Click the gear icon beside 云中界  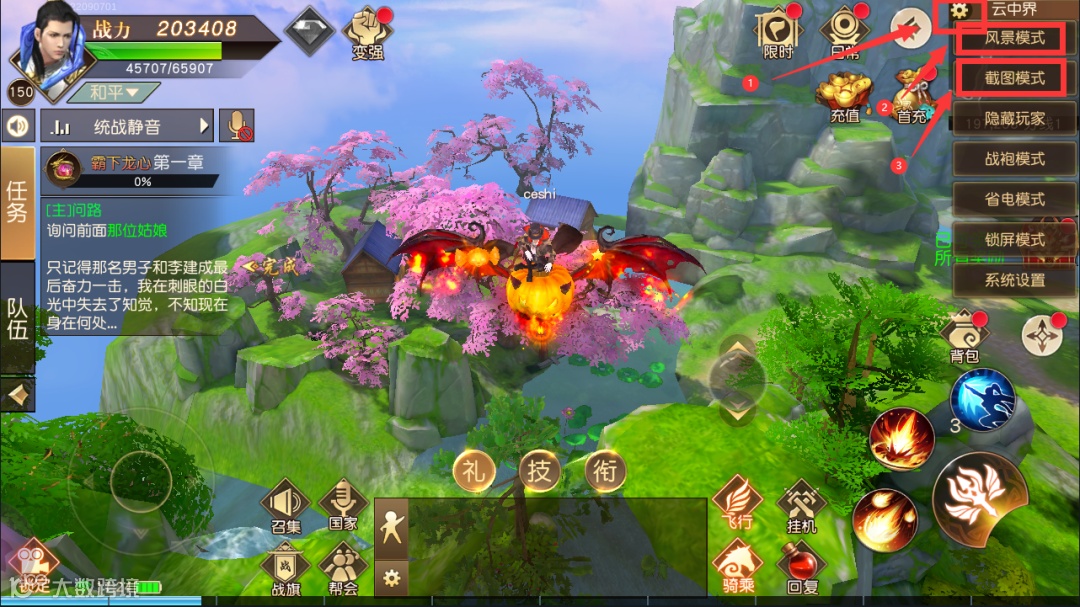(959, 11)
